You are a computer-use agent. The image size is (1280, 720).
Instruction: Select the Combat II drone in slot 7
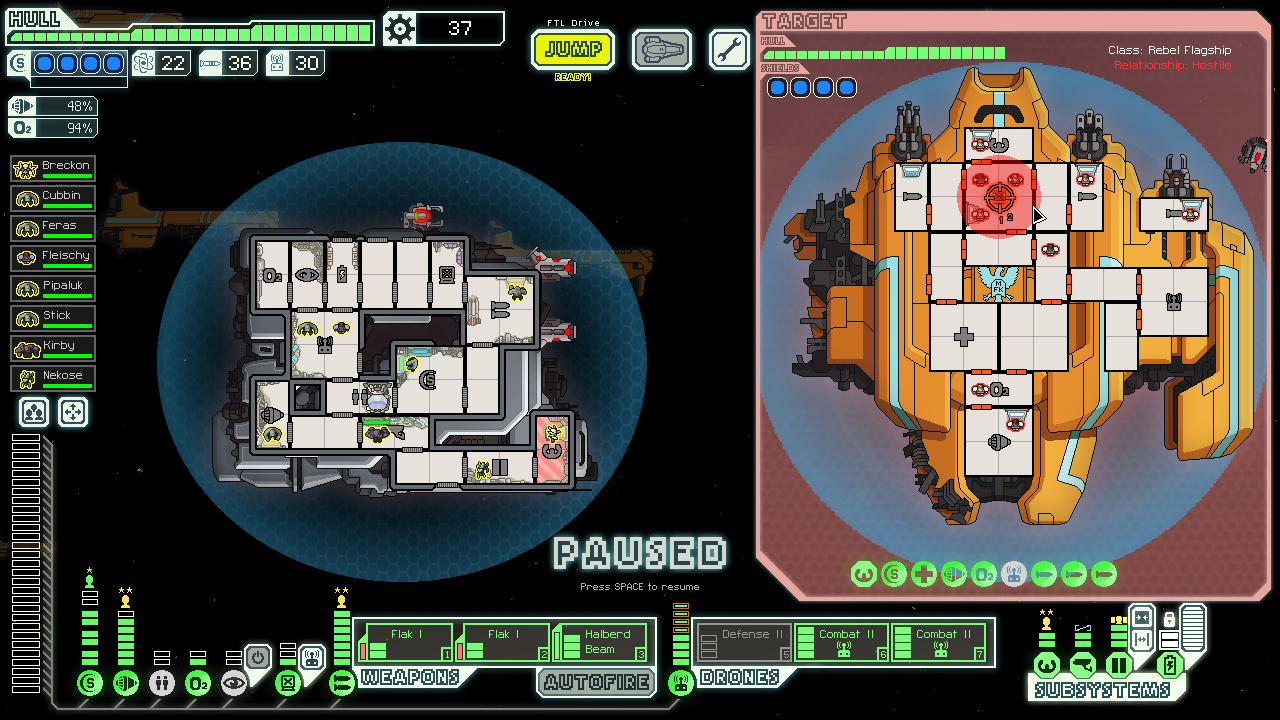pos(939,641)
